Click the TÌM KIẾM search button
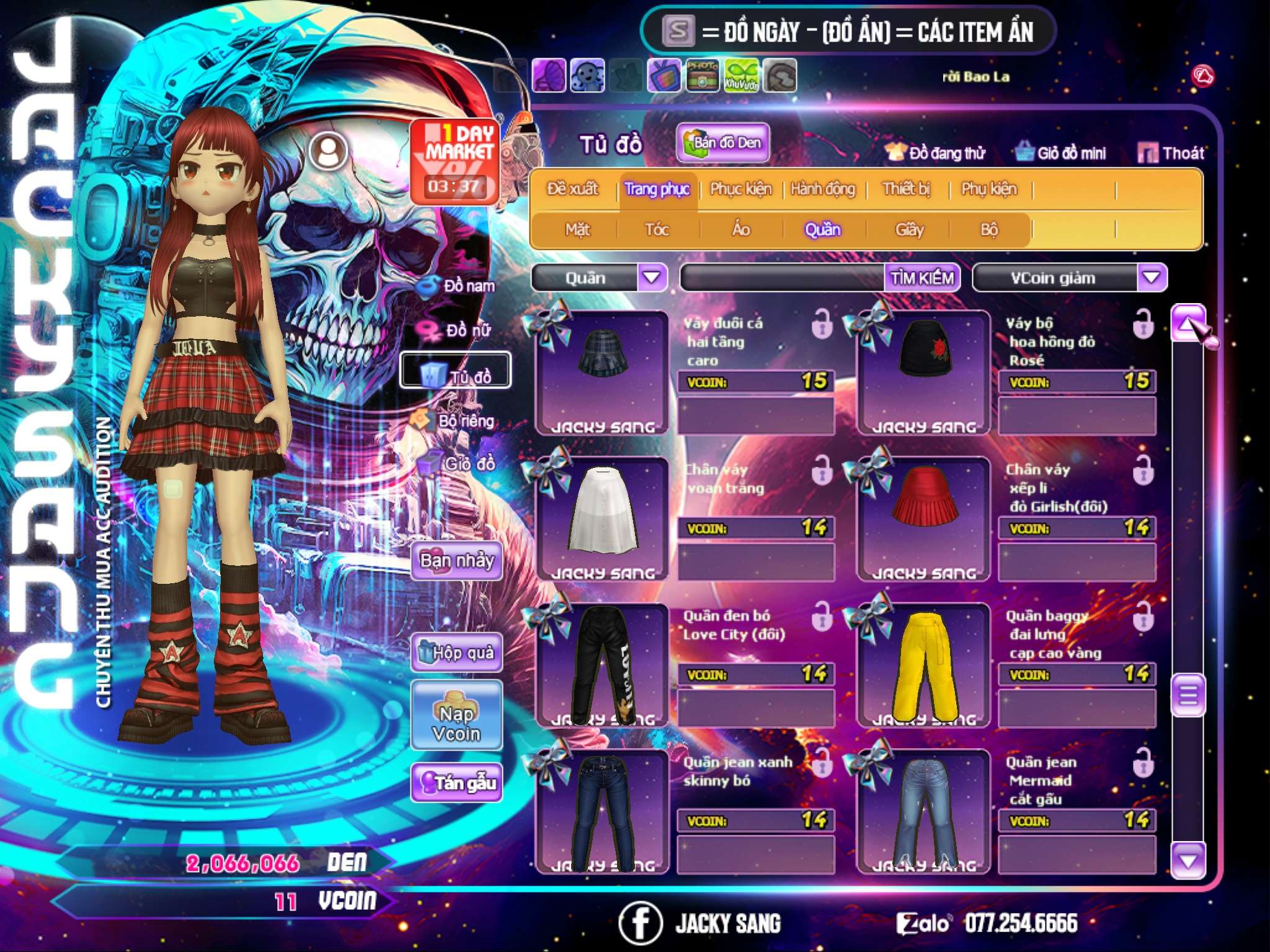 coord(921,278)
